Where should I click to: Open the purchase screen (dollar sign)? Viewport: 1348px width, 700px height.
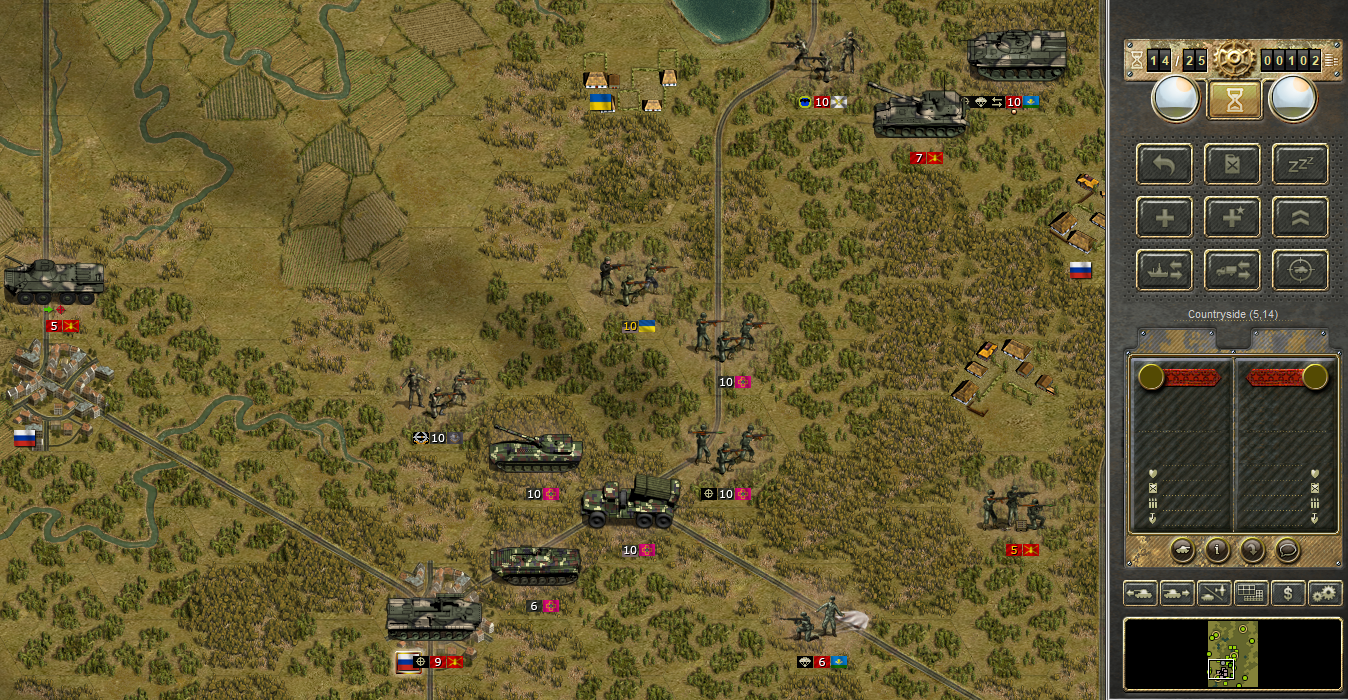(1288, 593)
